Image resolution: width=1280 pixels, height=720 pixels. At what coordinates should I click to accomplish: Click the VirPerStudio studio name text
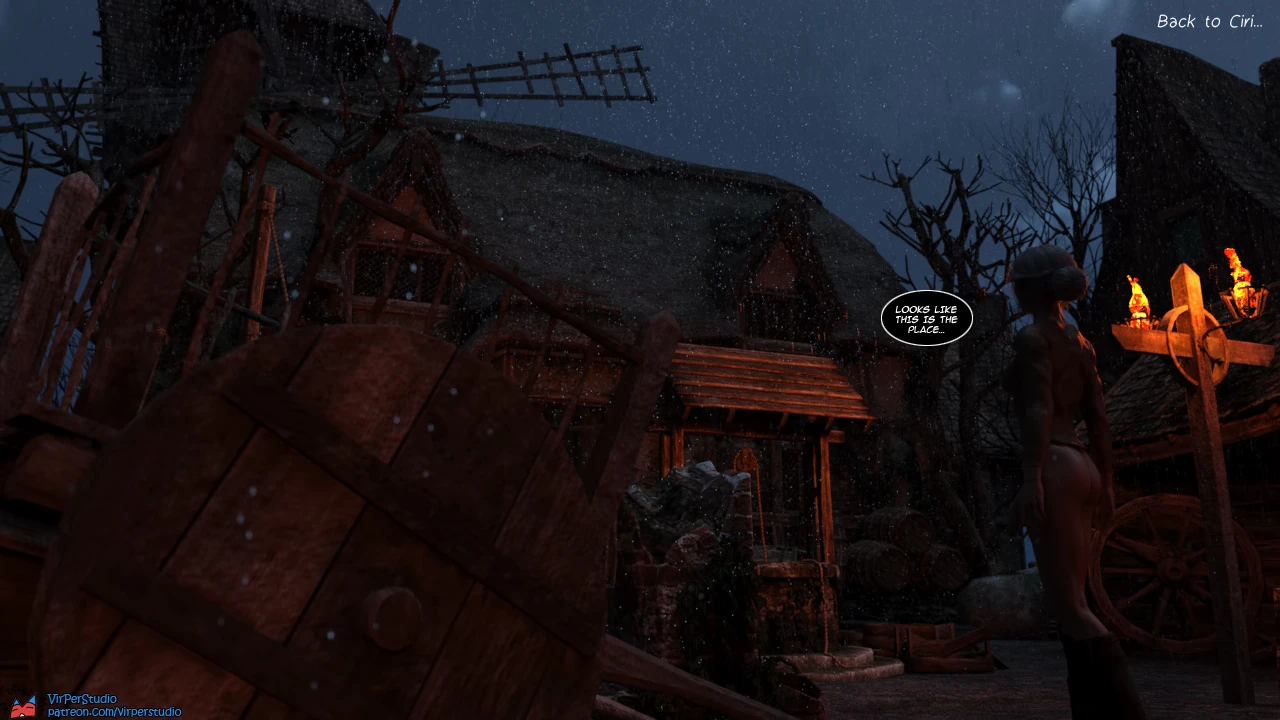(80, 697)
